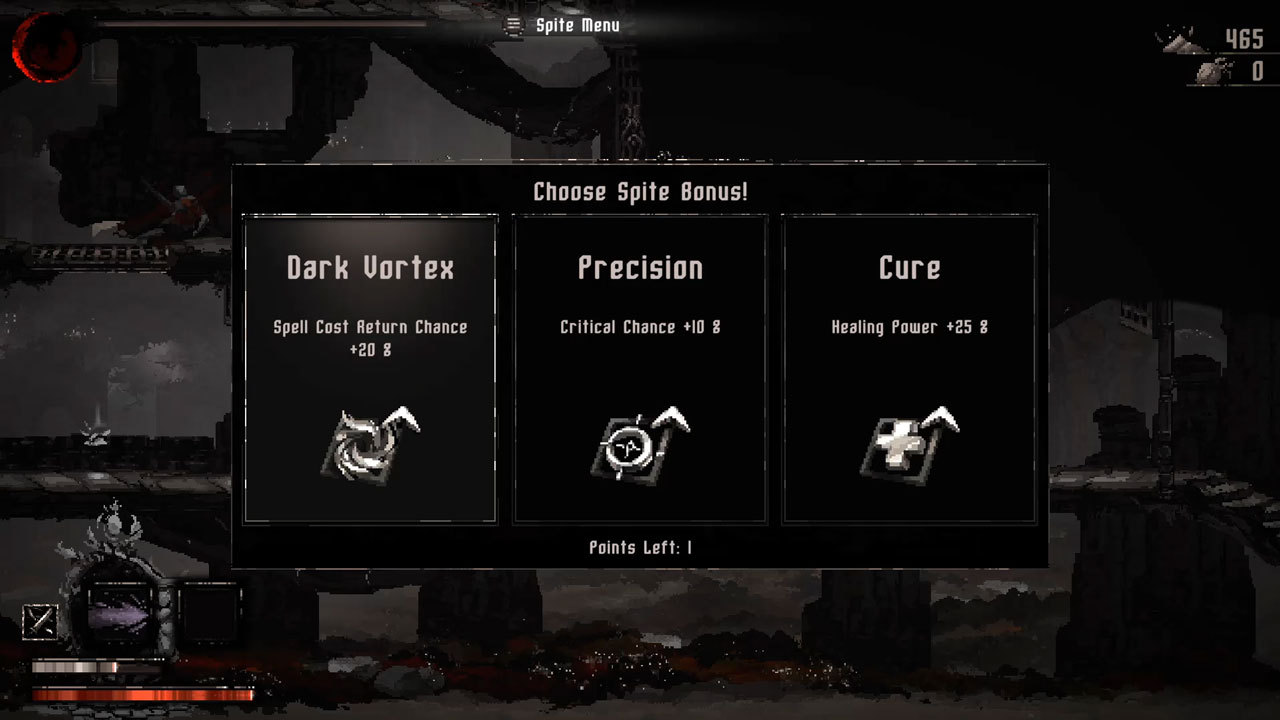Viewport: 1280px width, 720px height.
Task: Select the Precision critical chance card
Action: click(x=640, y=368)
